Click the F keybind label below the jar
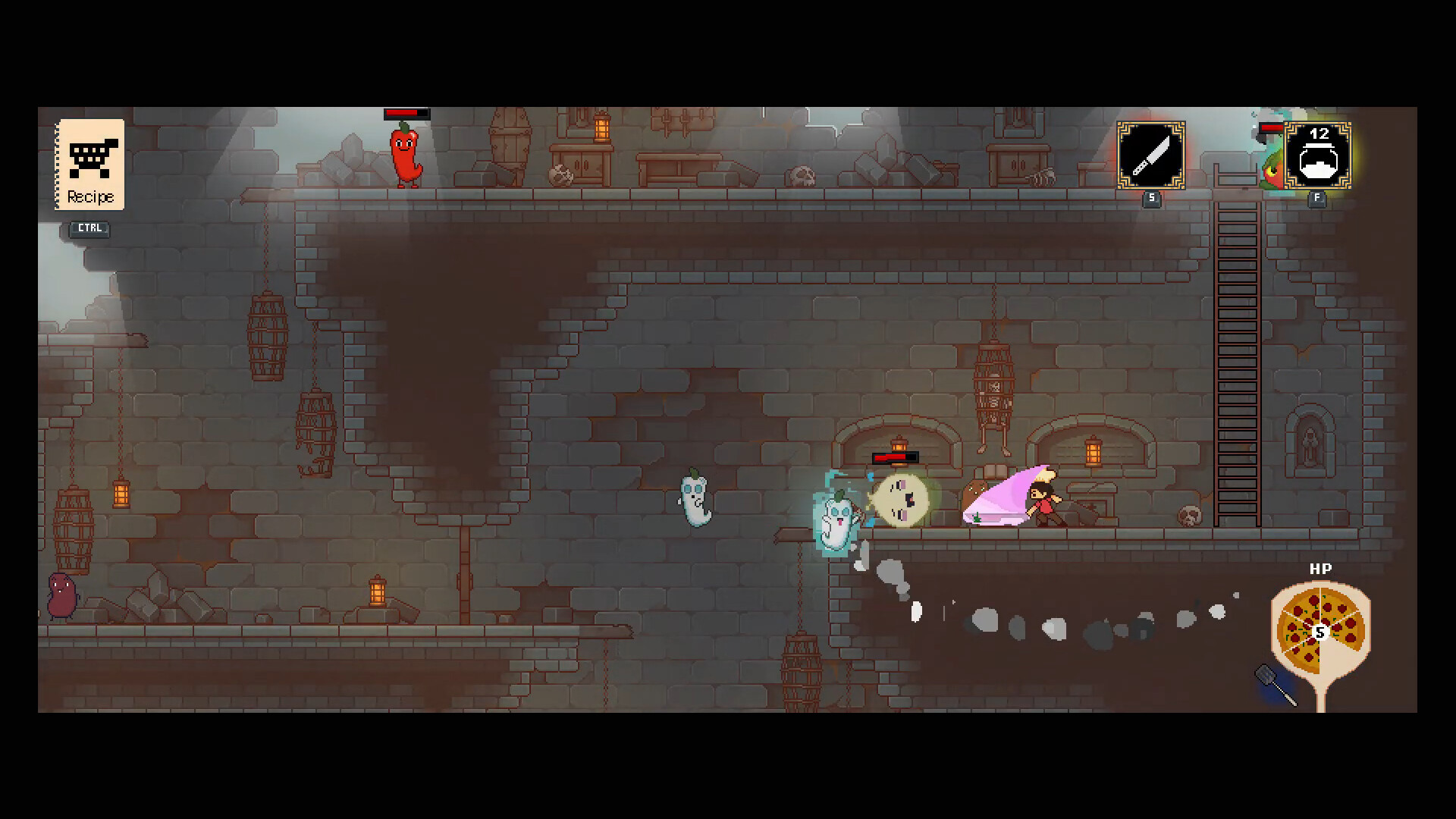 coord(1317,199)
